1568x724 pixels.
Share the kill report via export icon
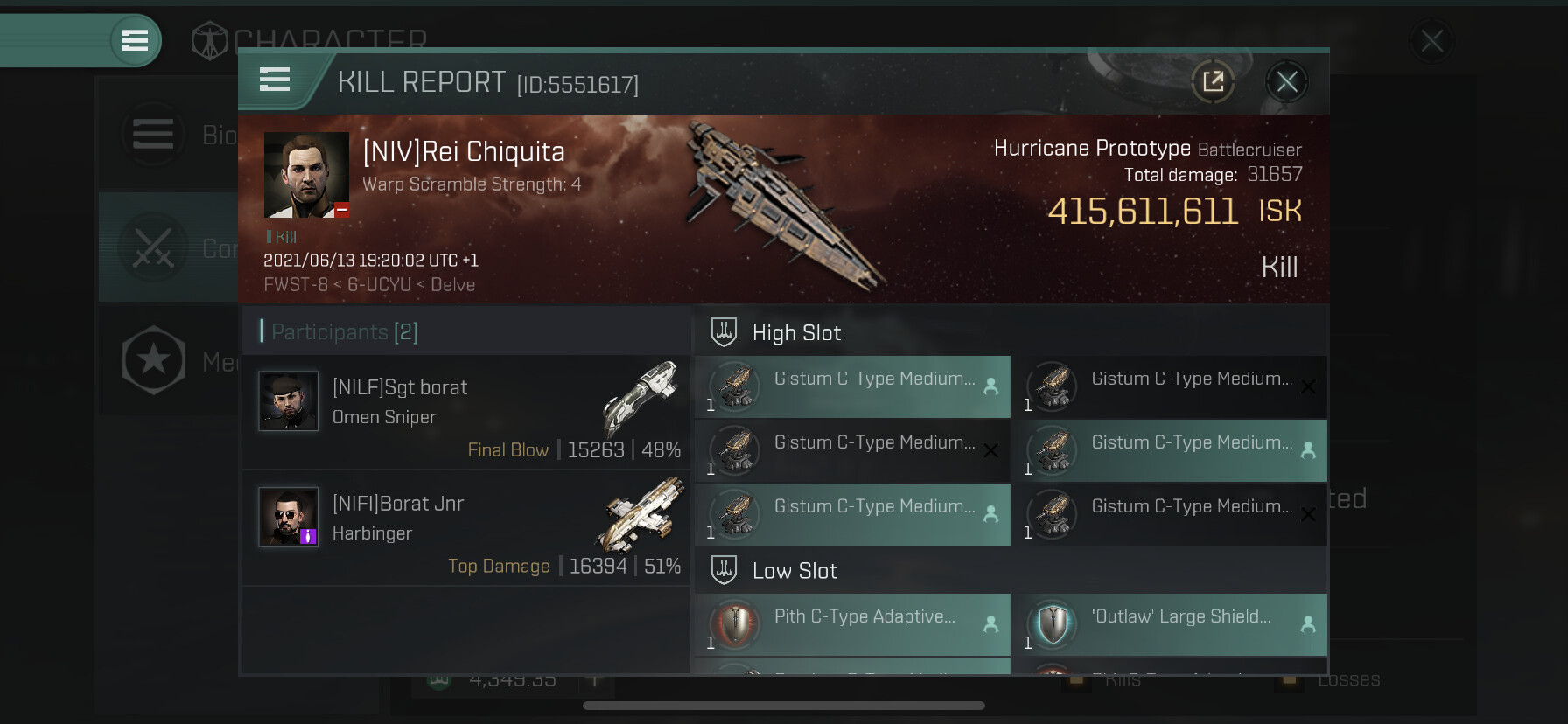[1213, 82]
